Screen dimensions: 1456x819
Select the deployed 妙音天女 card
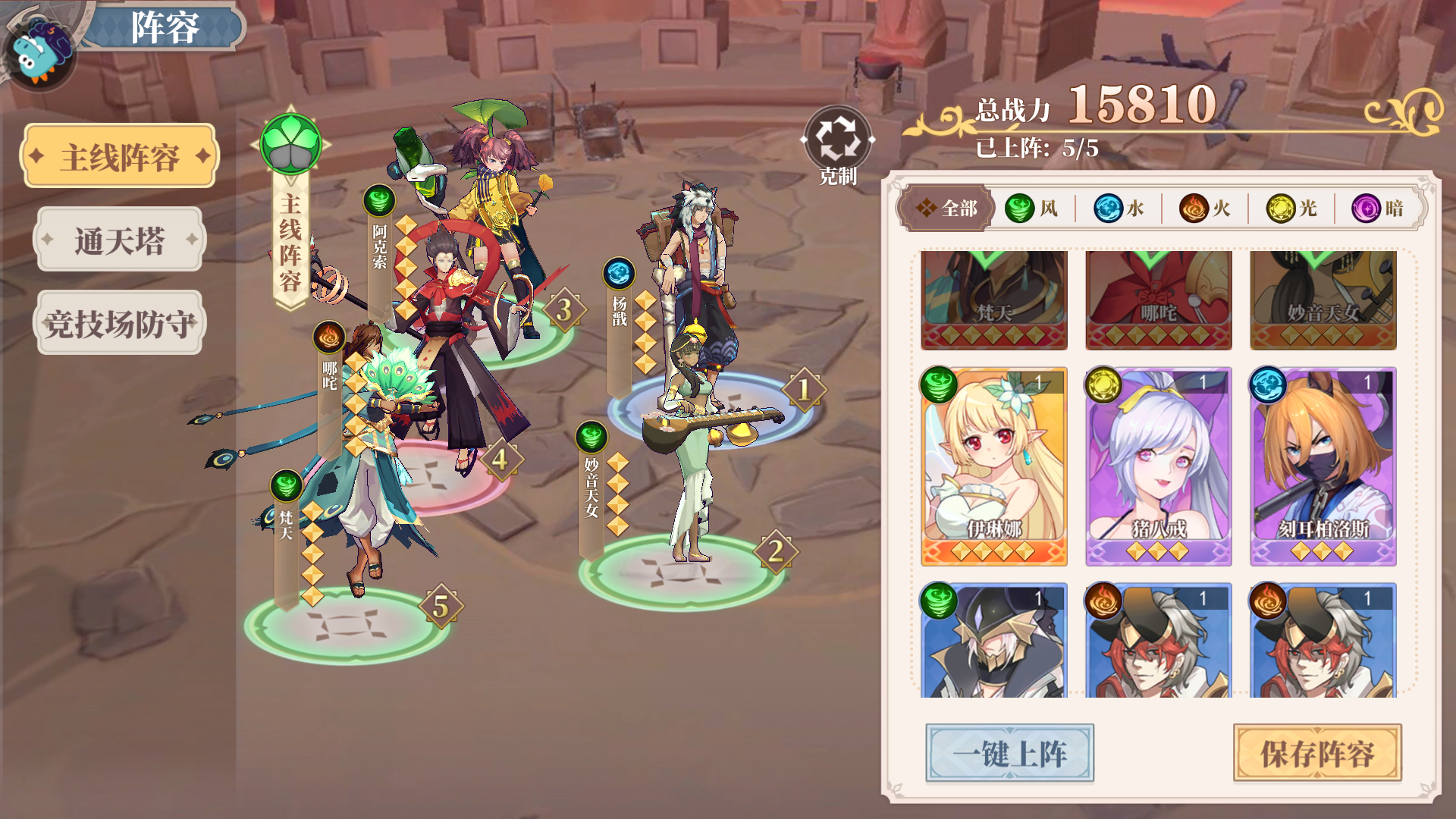[1323, 300]
